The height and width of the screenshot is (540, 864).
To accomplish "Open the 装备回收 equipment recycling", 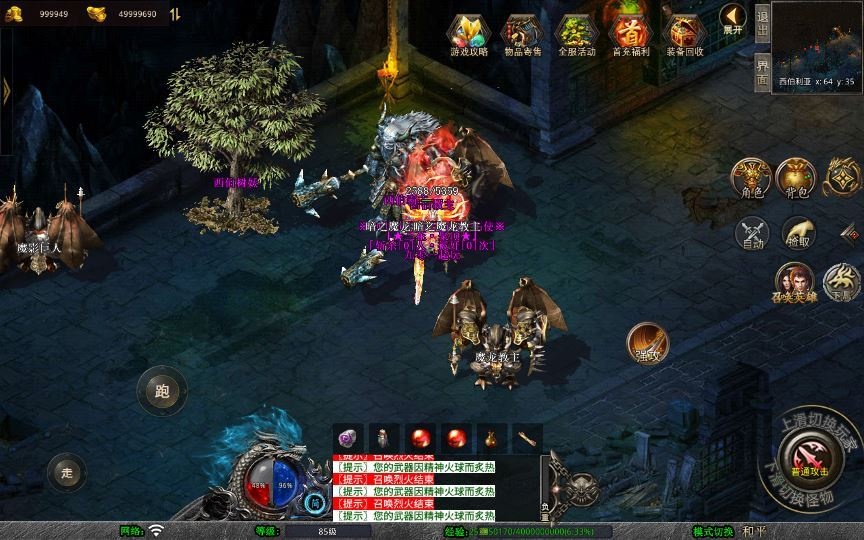I will 684,34.
